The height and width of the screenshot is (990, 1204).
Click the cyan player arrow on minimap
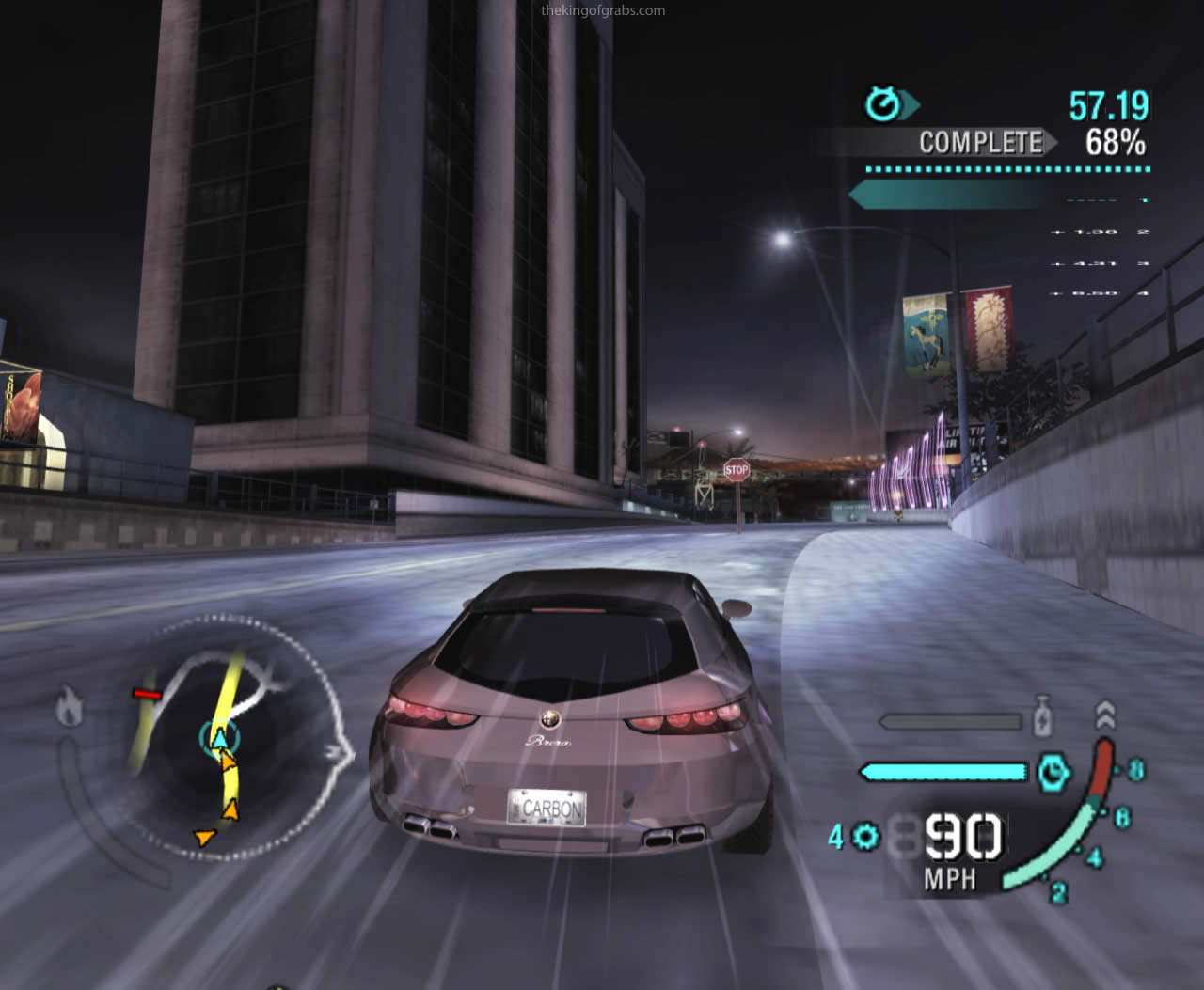coord(219,738)
